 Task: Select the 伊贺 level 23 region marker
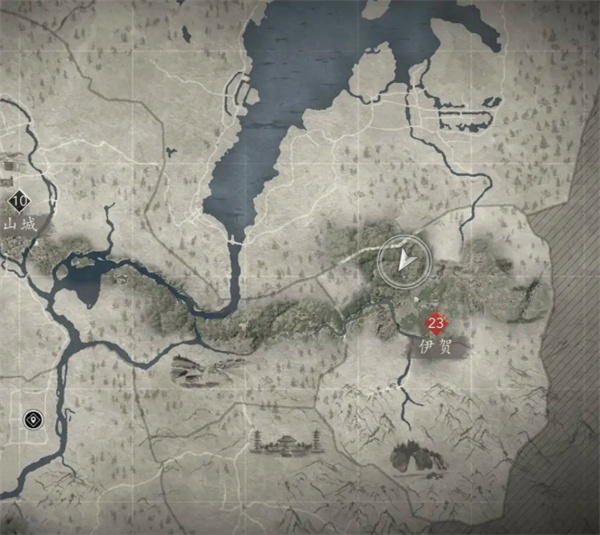click(435, 323)
